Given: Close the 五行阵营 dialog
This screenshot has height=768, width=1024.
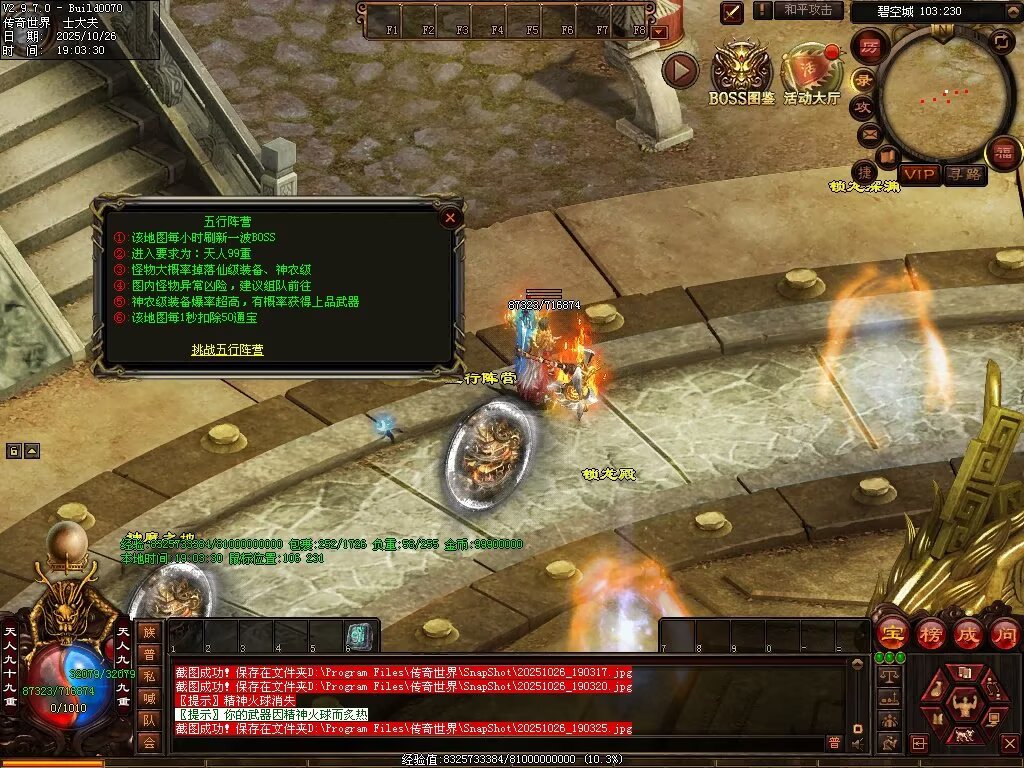Looking at the screenshot, I should coord(450,217).
